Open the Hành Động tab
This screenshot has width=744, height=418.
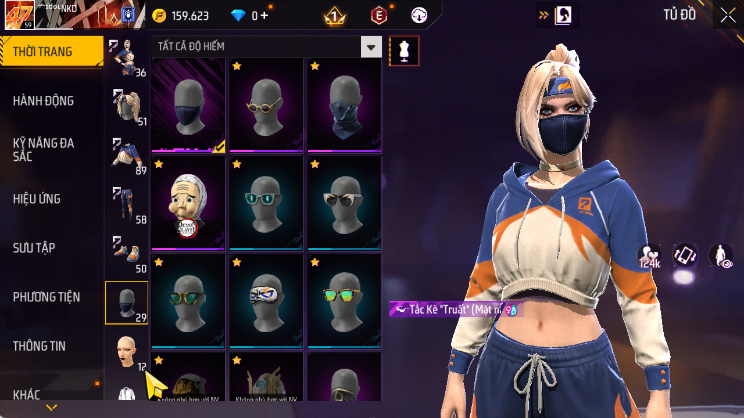tap(45, 101)
